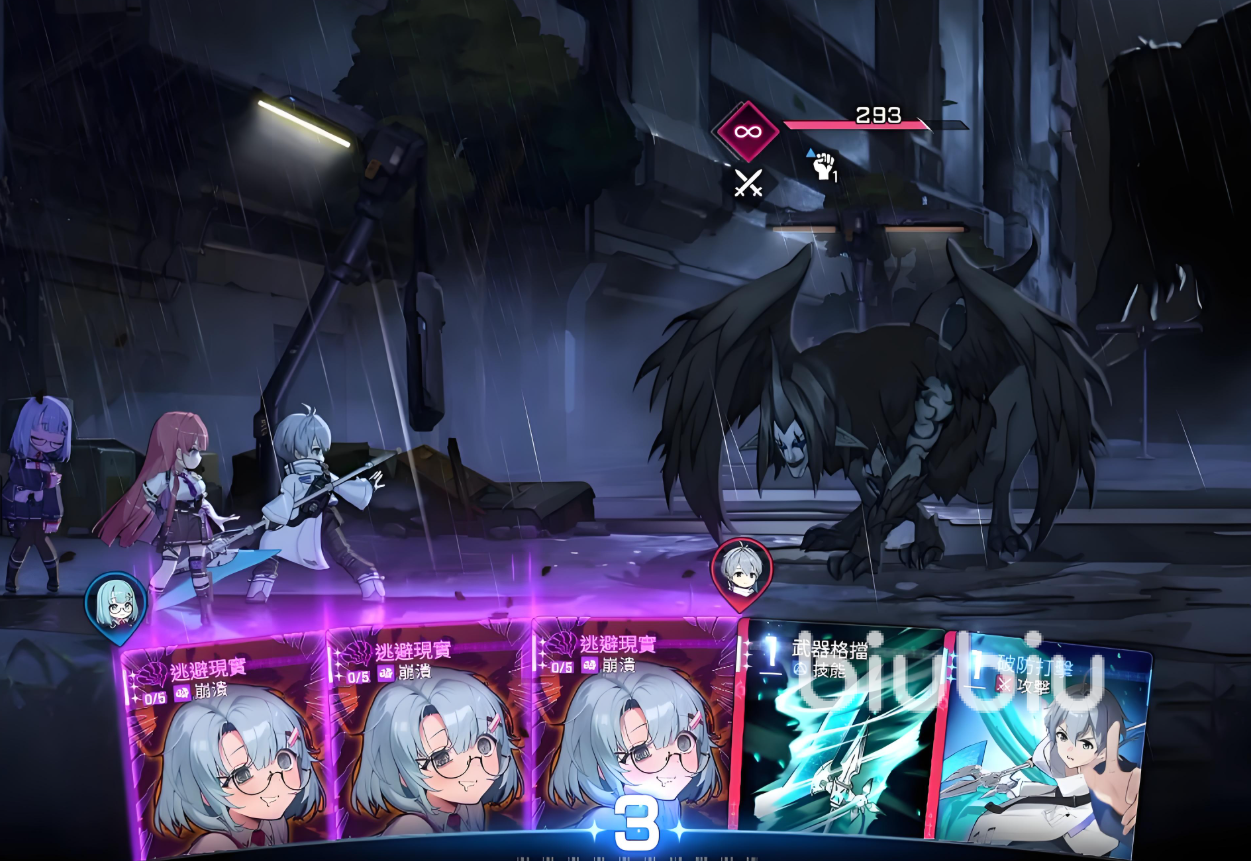The image size is (1251, 861).
Task: Check the enemy's fist buff icon
Action: click(x=823, y=166)
